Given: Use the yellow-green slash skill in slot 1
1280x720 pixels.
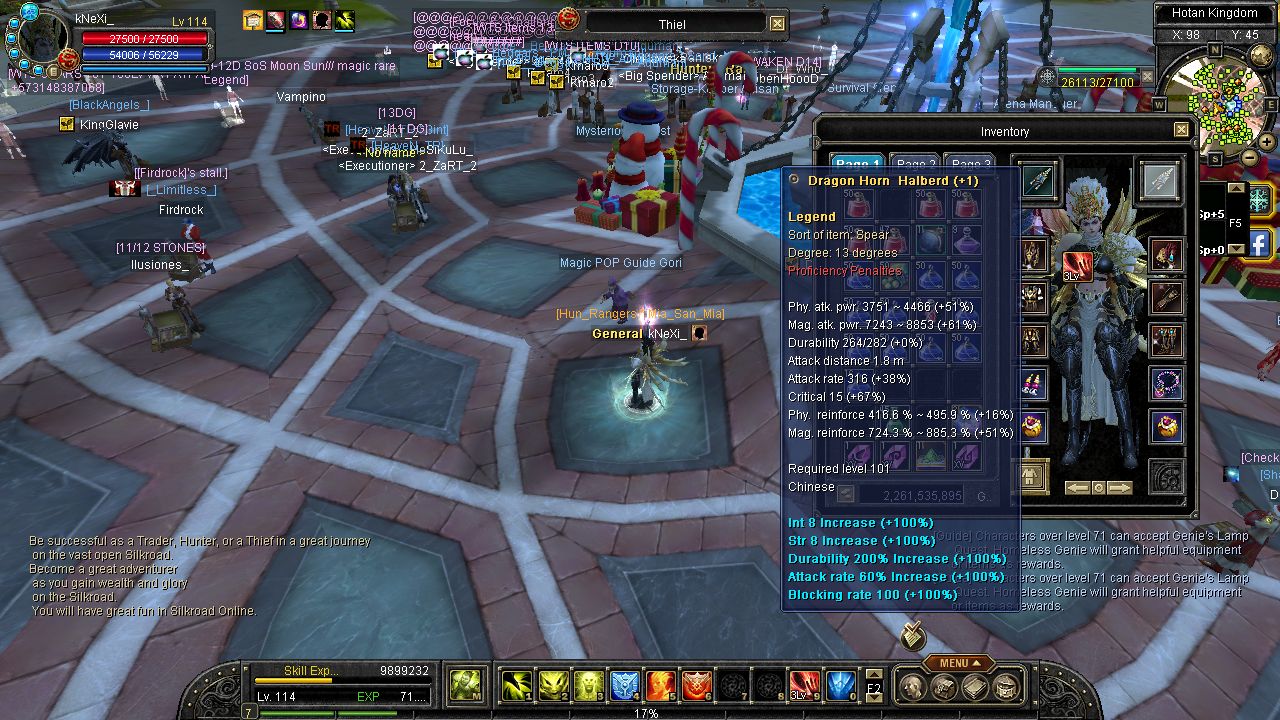Looking at the screenshot, I should coord(516,685).
